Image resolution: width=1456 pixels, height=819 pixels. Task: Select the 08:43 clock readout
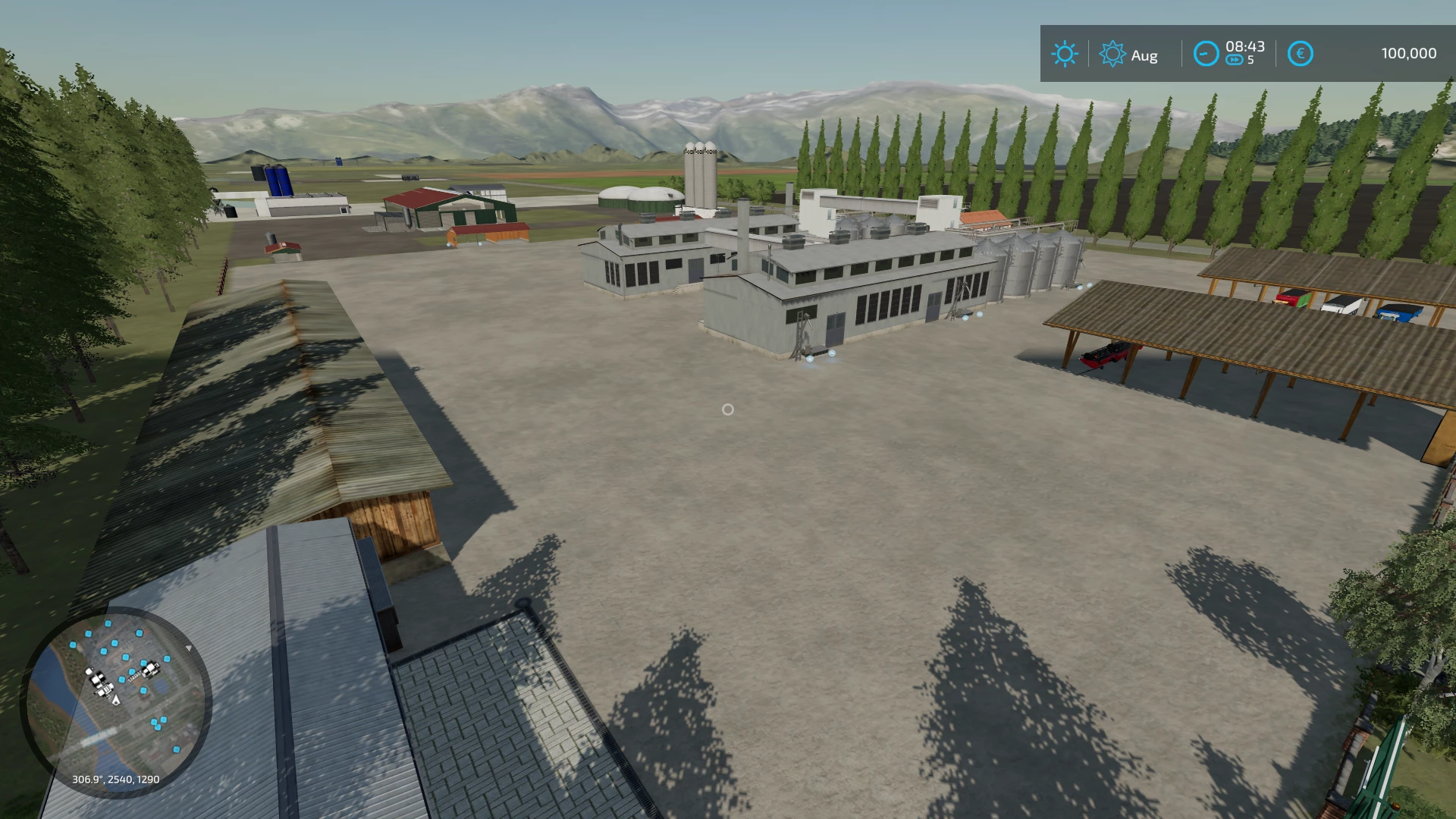click(1244, 47)
